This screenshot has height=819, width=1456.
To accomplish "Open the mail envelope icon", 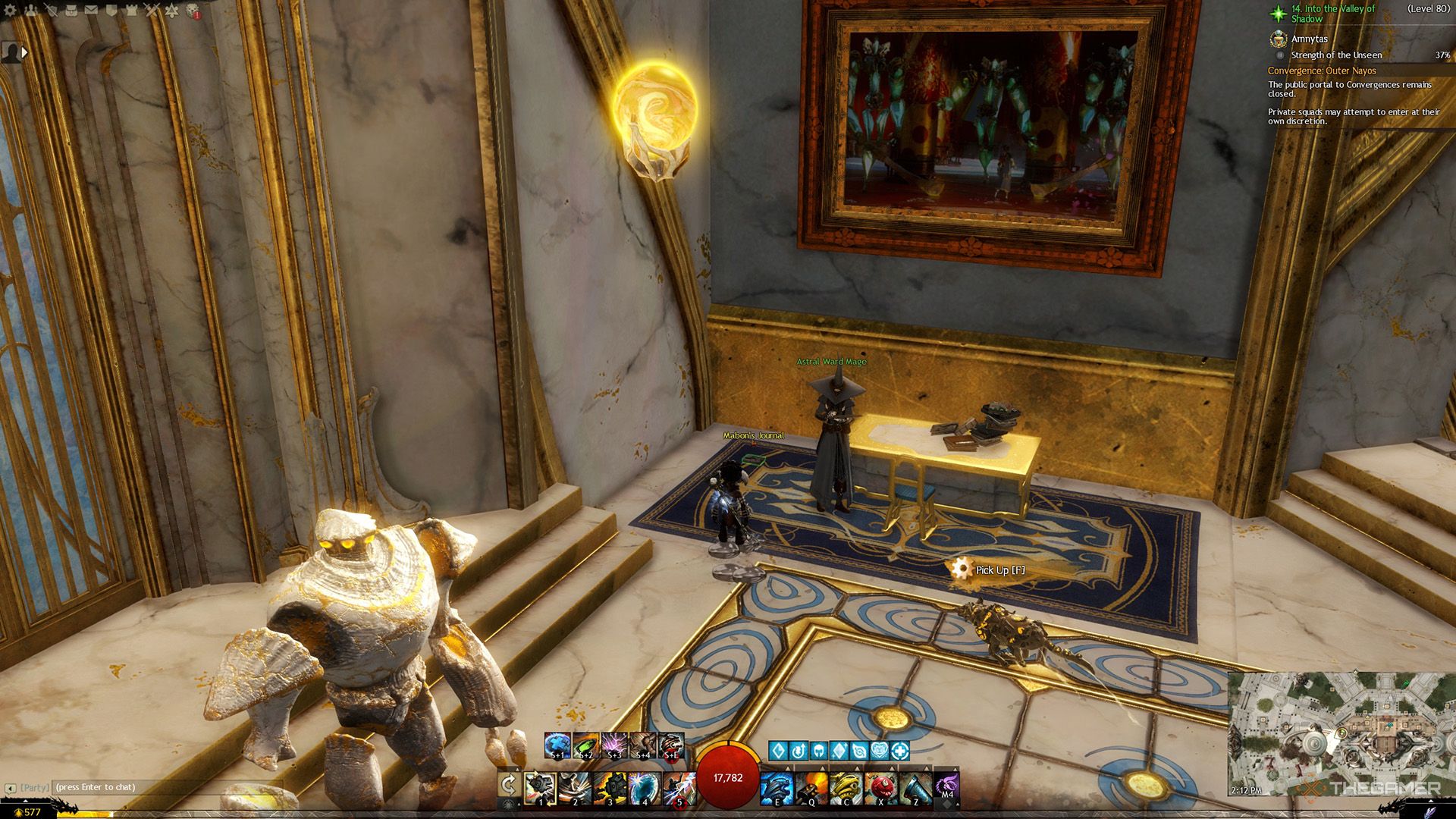I will coord(91,11).
